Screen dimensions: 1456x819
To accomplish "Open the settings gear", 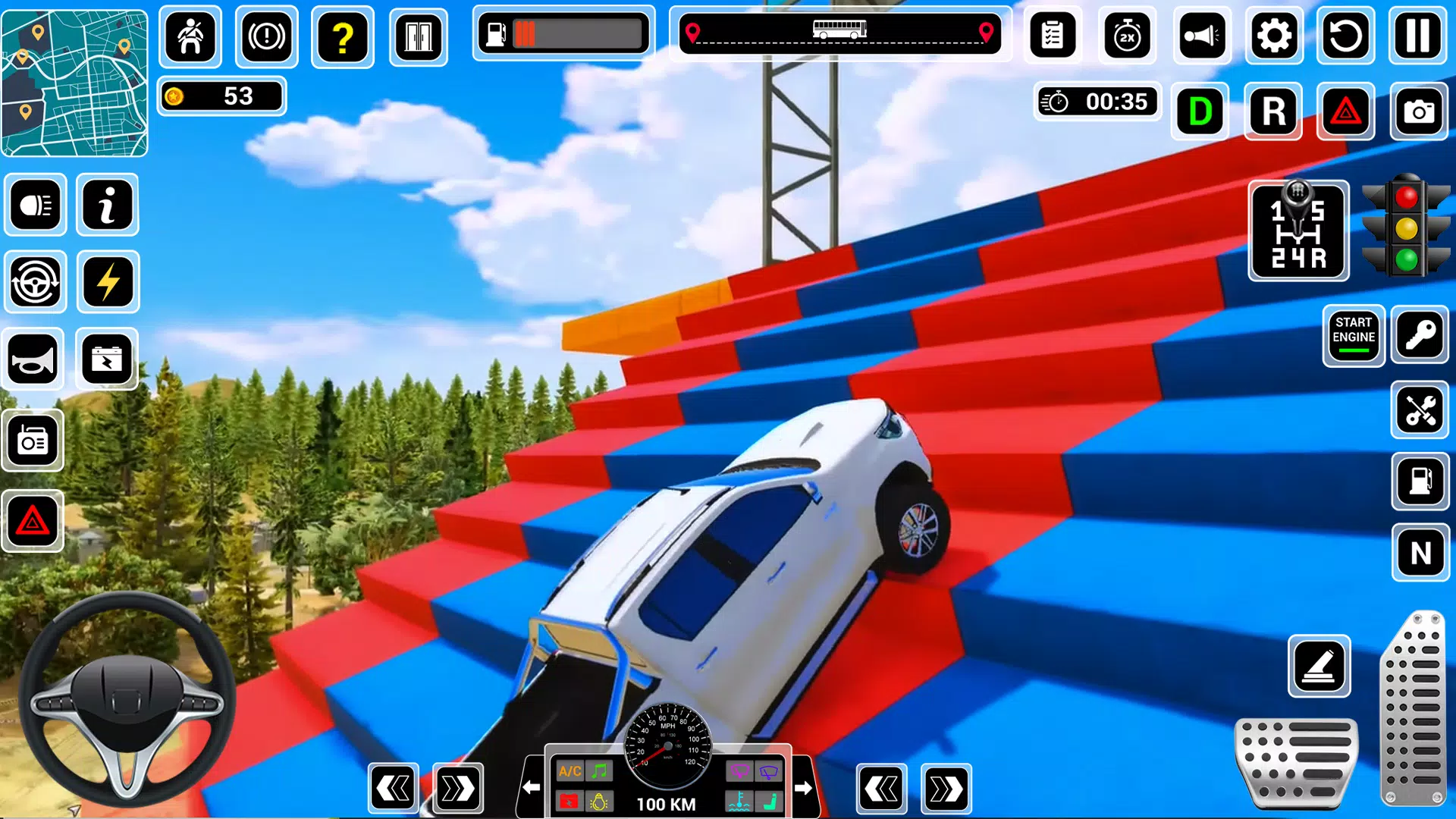I will (x=1274, y=36).
